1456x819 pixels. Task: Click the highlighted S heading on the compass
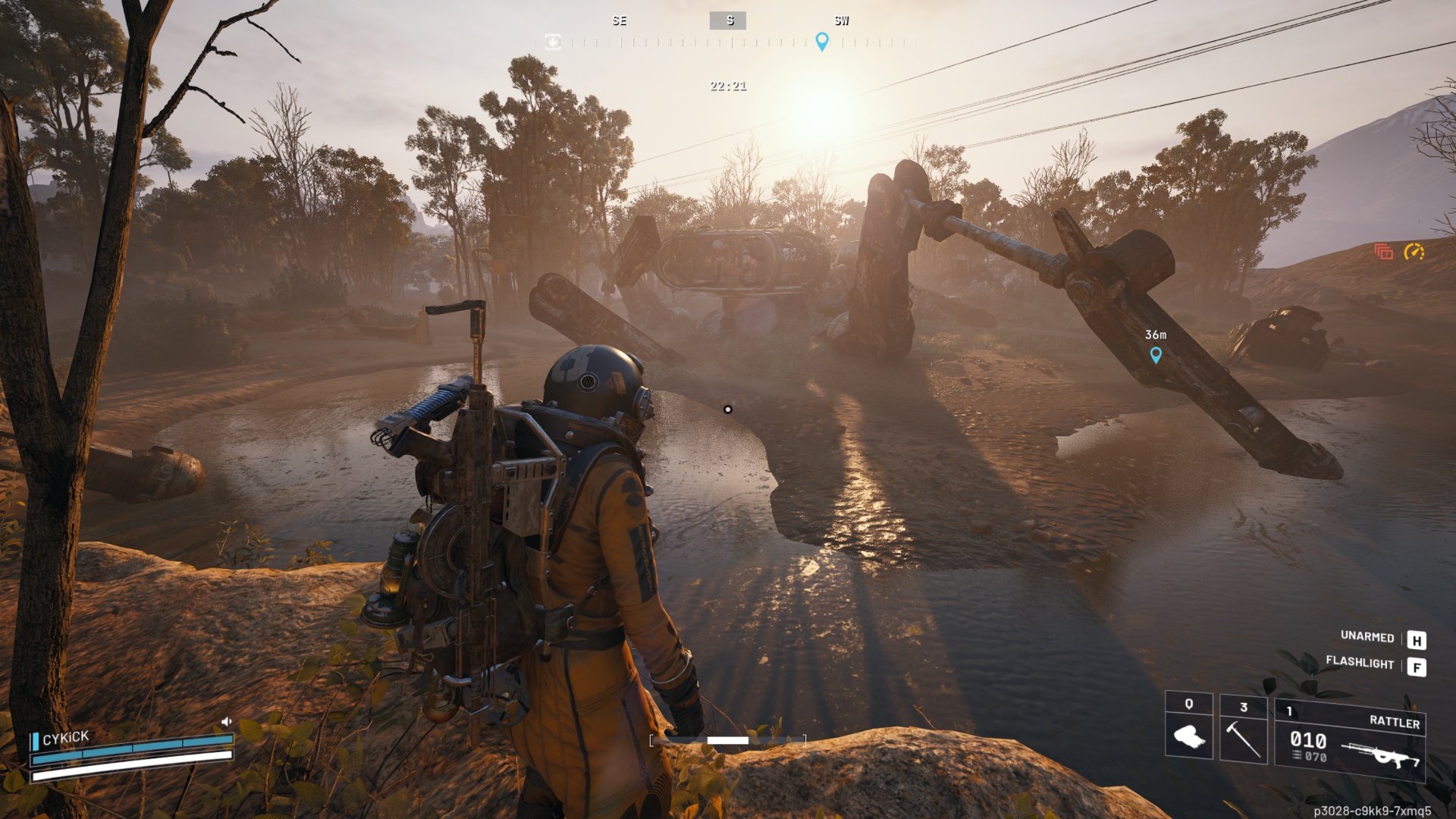coord(728,20)
